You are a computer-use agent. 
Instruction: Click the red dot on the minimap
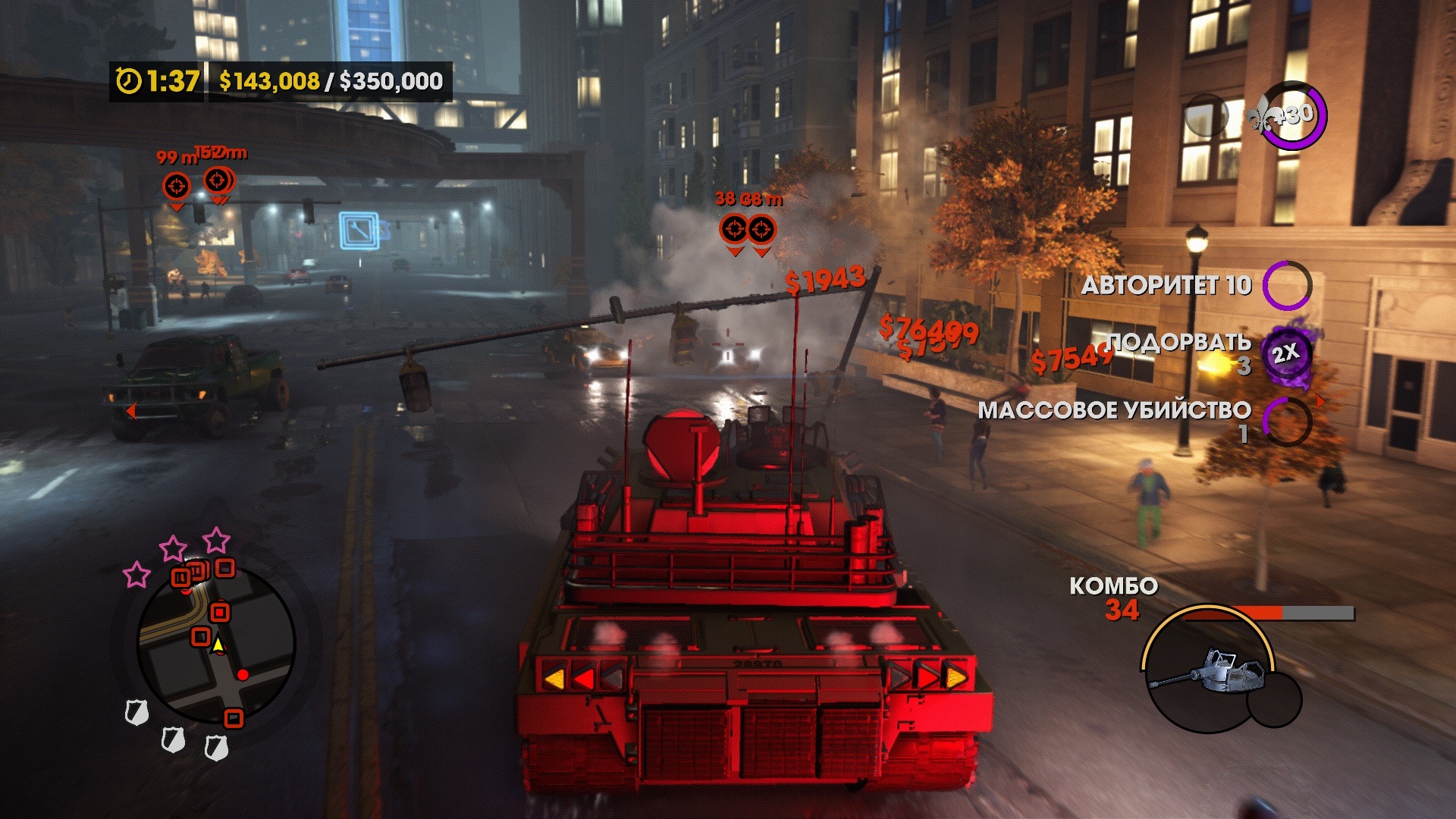coord(243,674)
